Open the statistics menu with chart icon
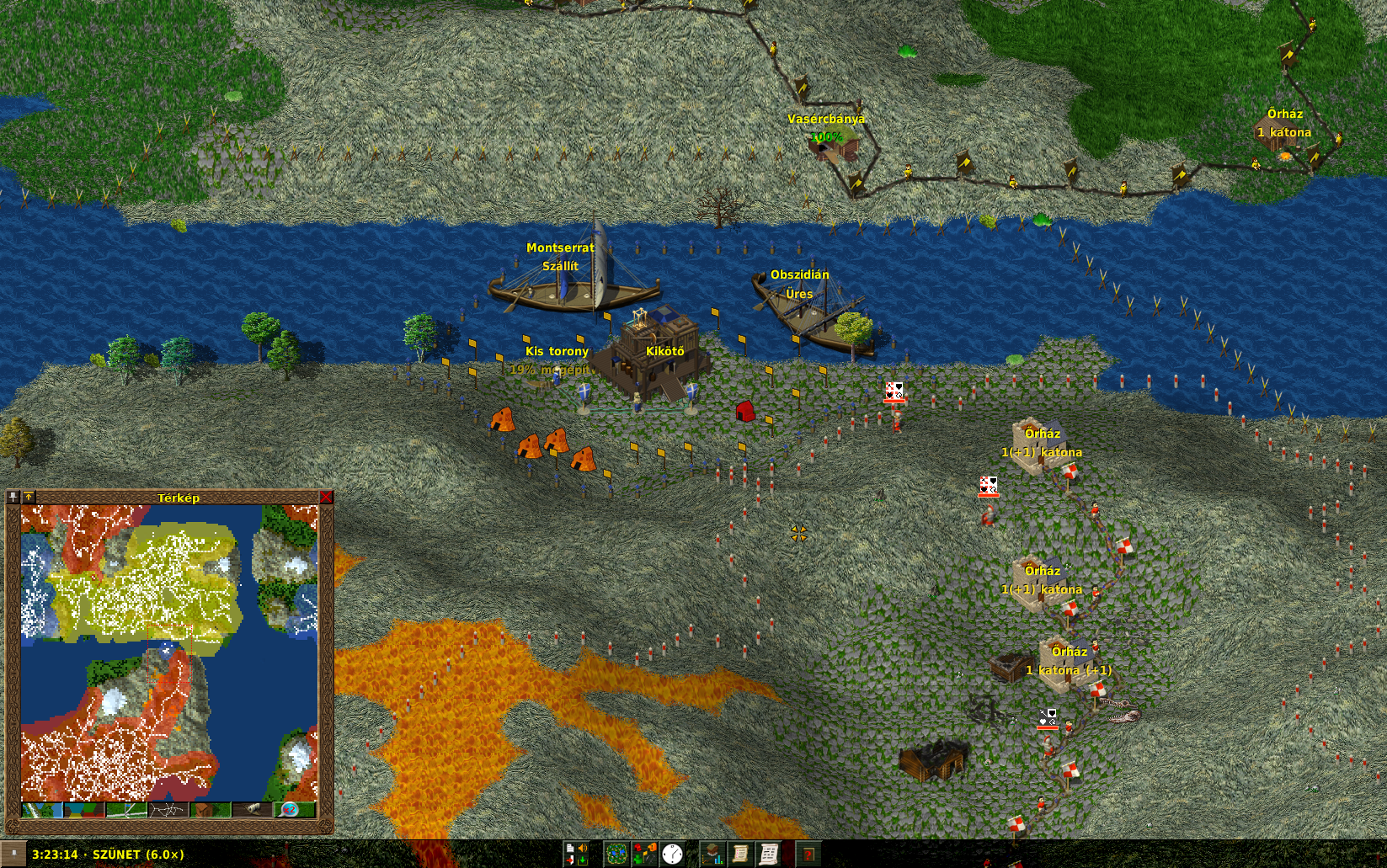This screenshot has width=1387, height=868. 713,854
